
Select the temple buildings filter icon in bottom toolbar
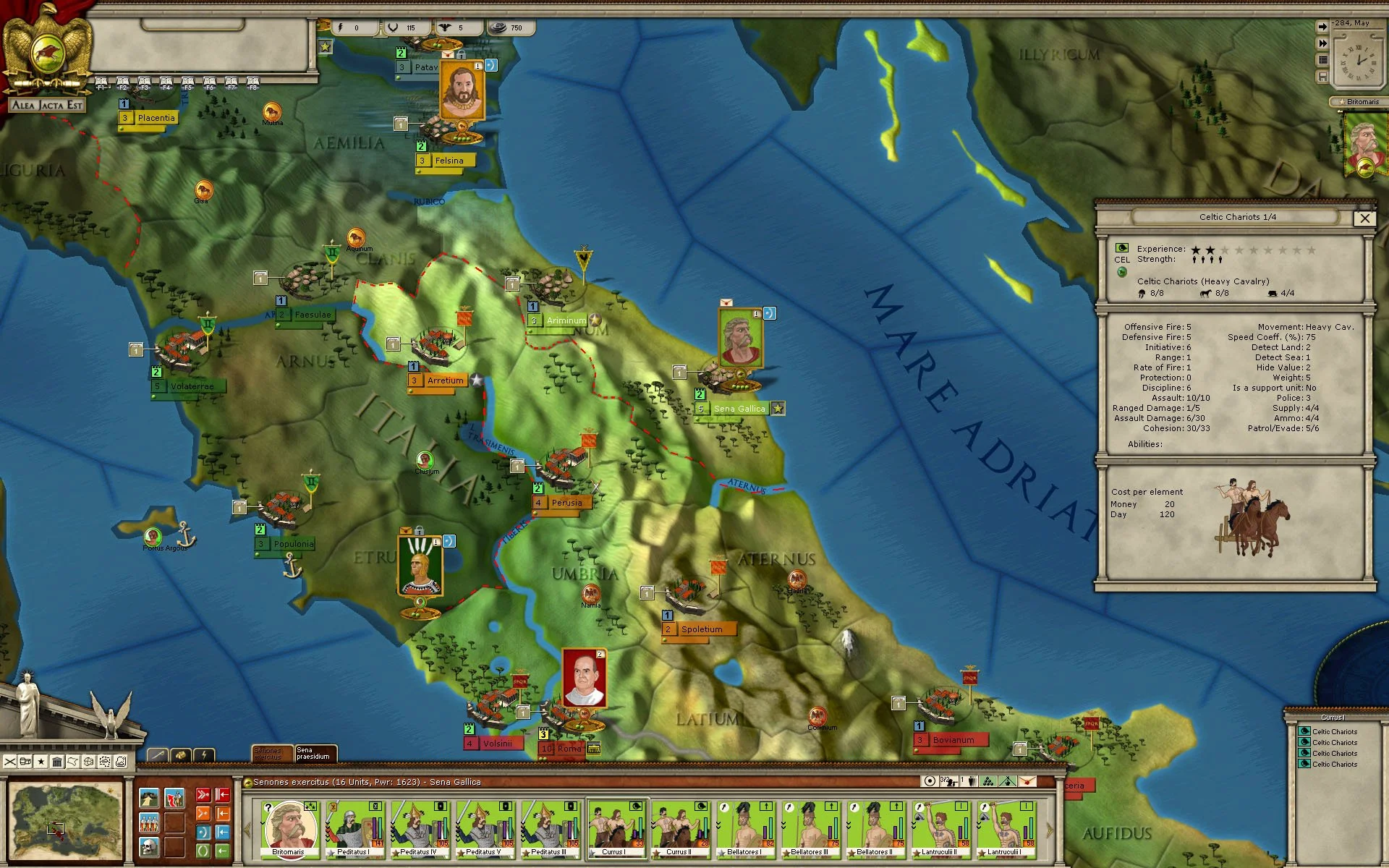coord(56,762)
